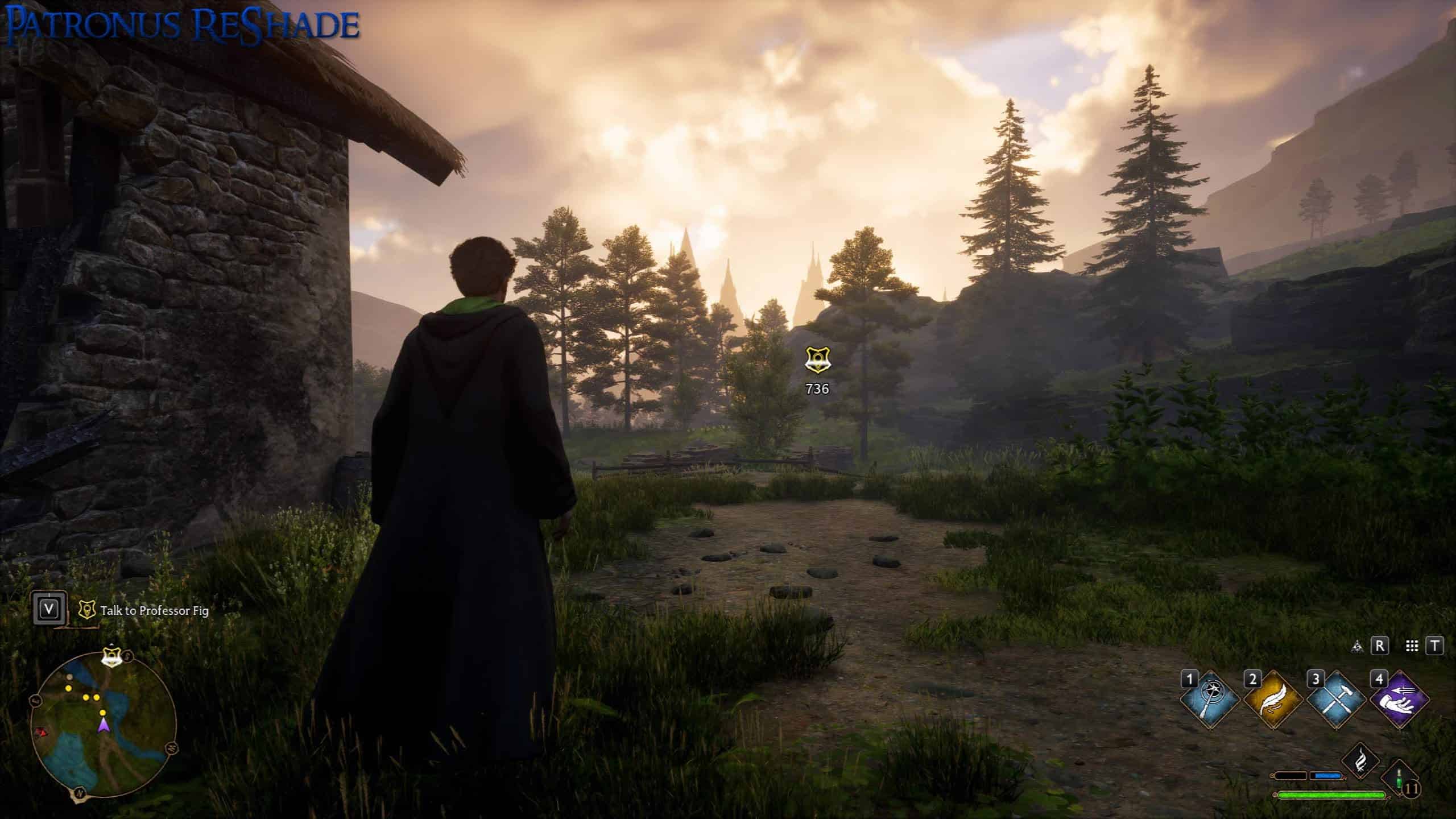Click the purple player arrow on minimap

104,725
